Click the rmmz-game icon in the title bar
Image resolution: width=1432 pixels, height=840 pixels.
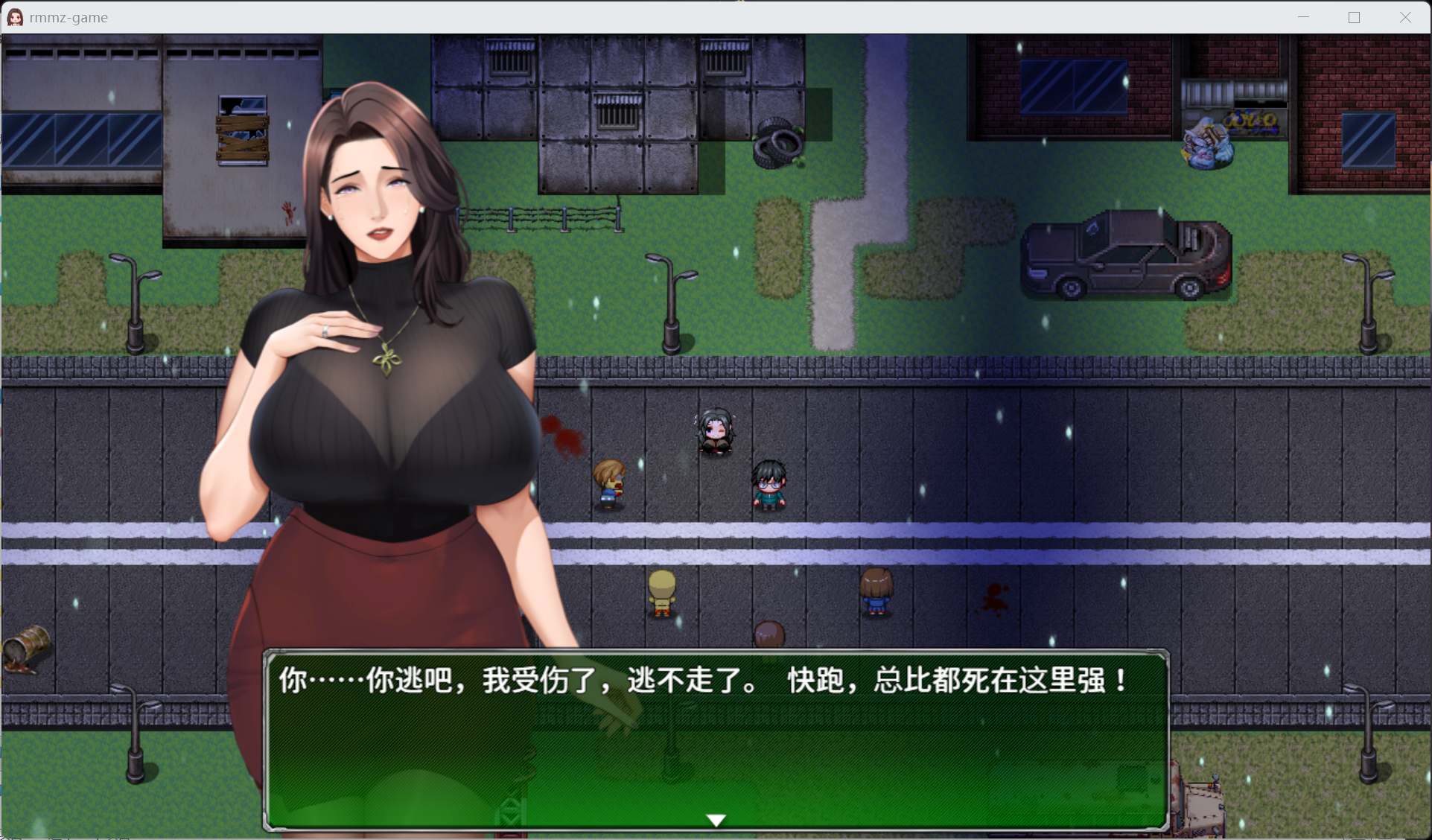tap(14, 16)
